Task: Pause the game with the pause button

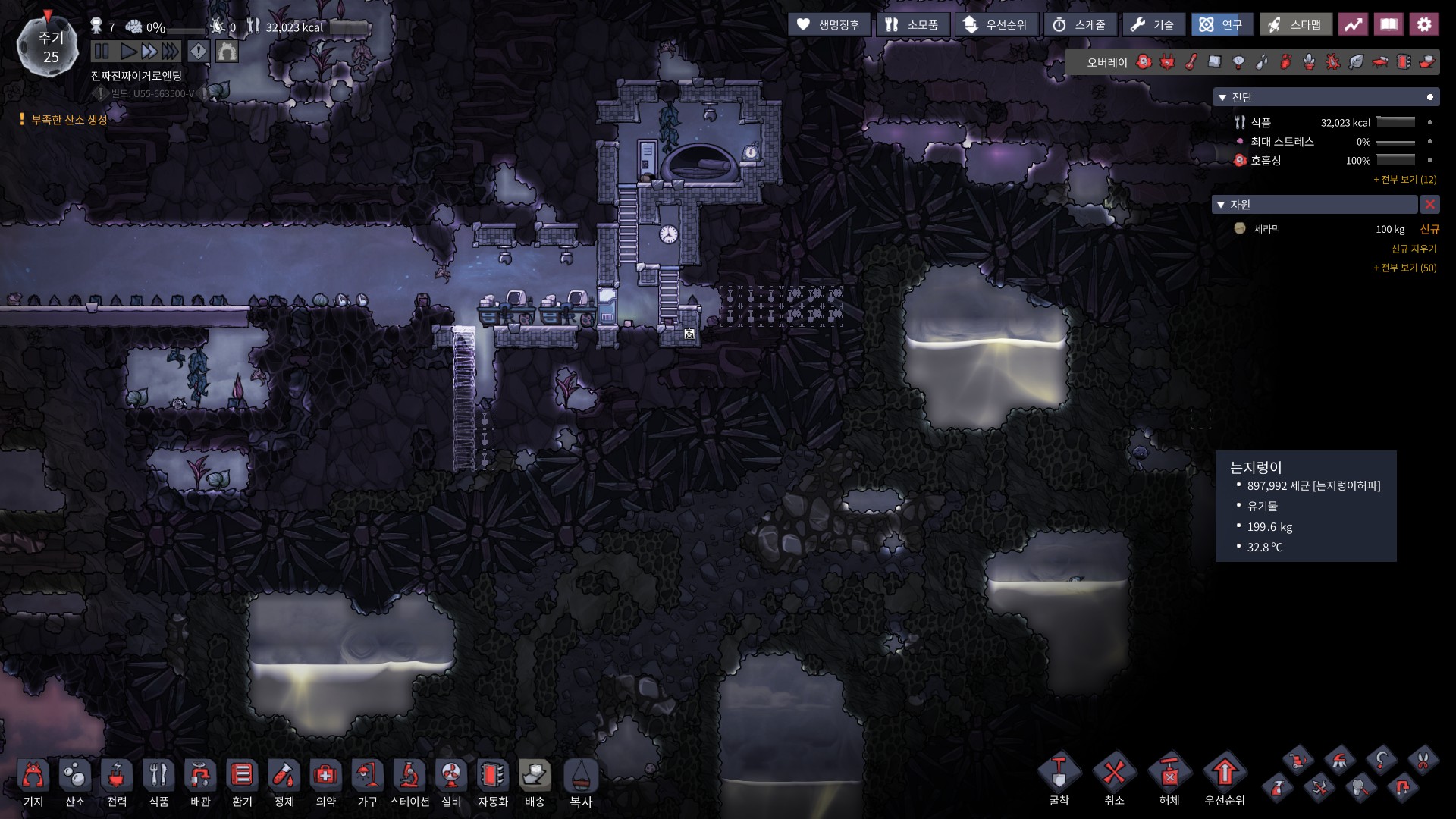Action: coord(102,52)
